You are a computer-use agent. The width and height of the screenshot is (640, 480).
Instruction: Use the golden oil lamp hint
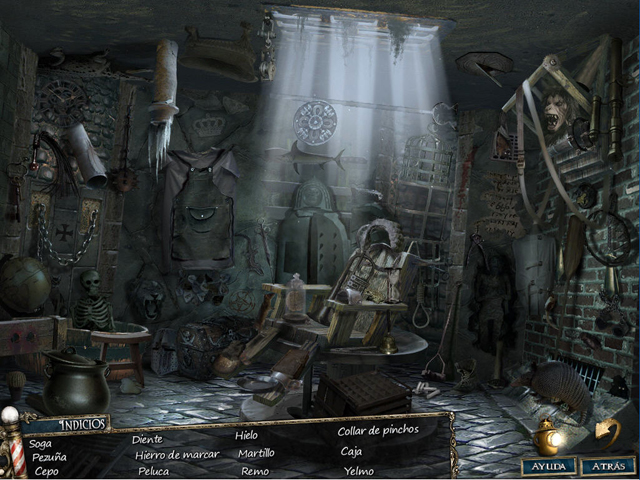pyautogui.click(x=548, y=435)
